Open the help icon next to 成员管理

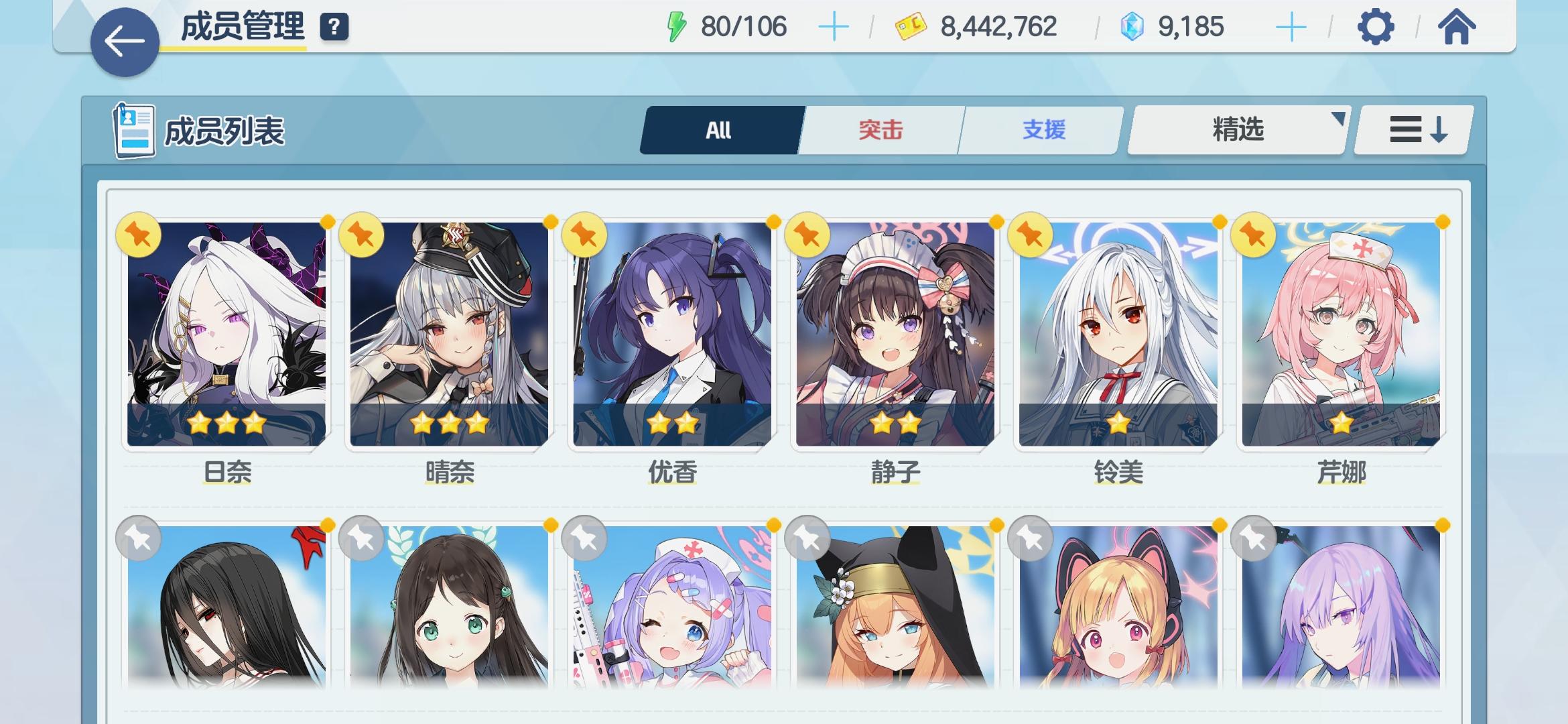point(334,29)
